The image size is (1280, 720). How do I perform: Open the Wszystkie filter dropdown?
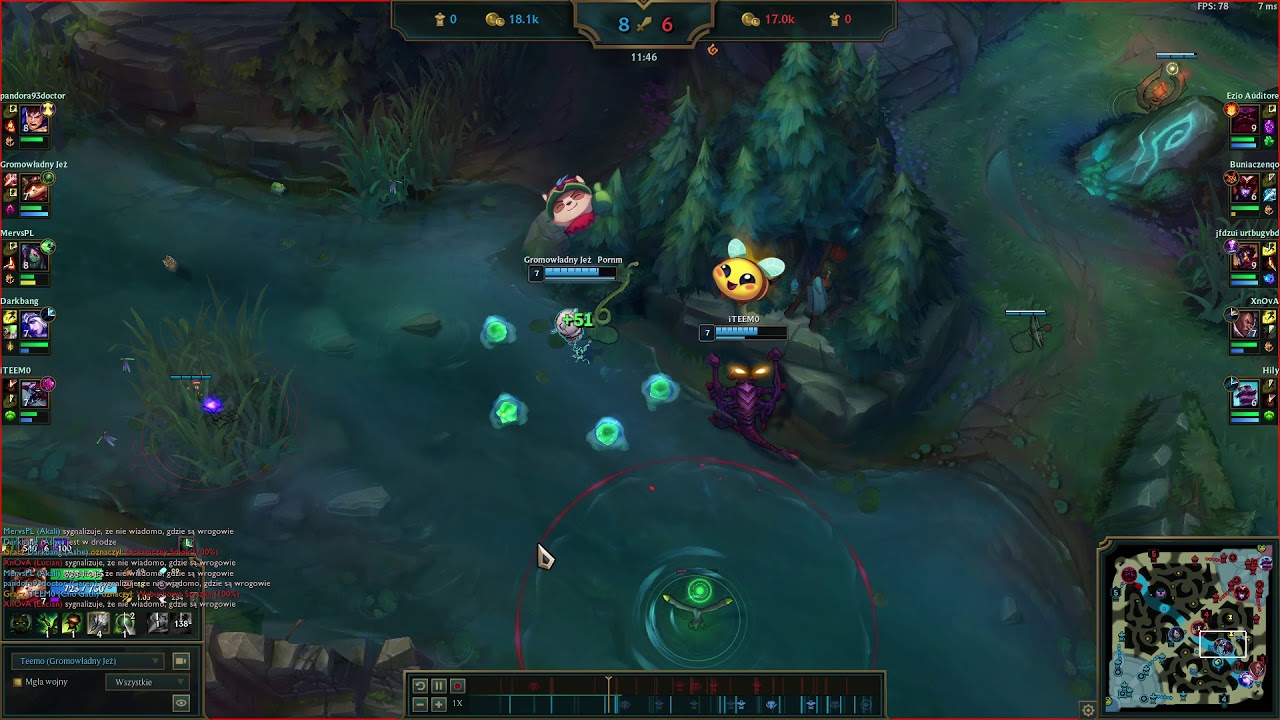click(146, 682)
